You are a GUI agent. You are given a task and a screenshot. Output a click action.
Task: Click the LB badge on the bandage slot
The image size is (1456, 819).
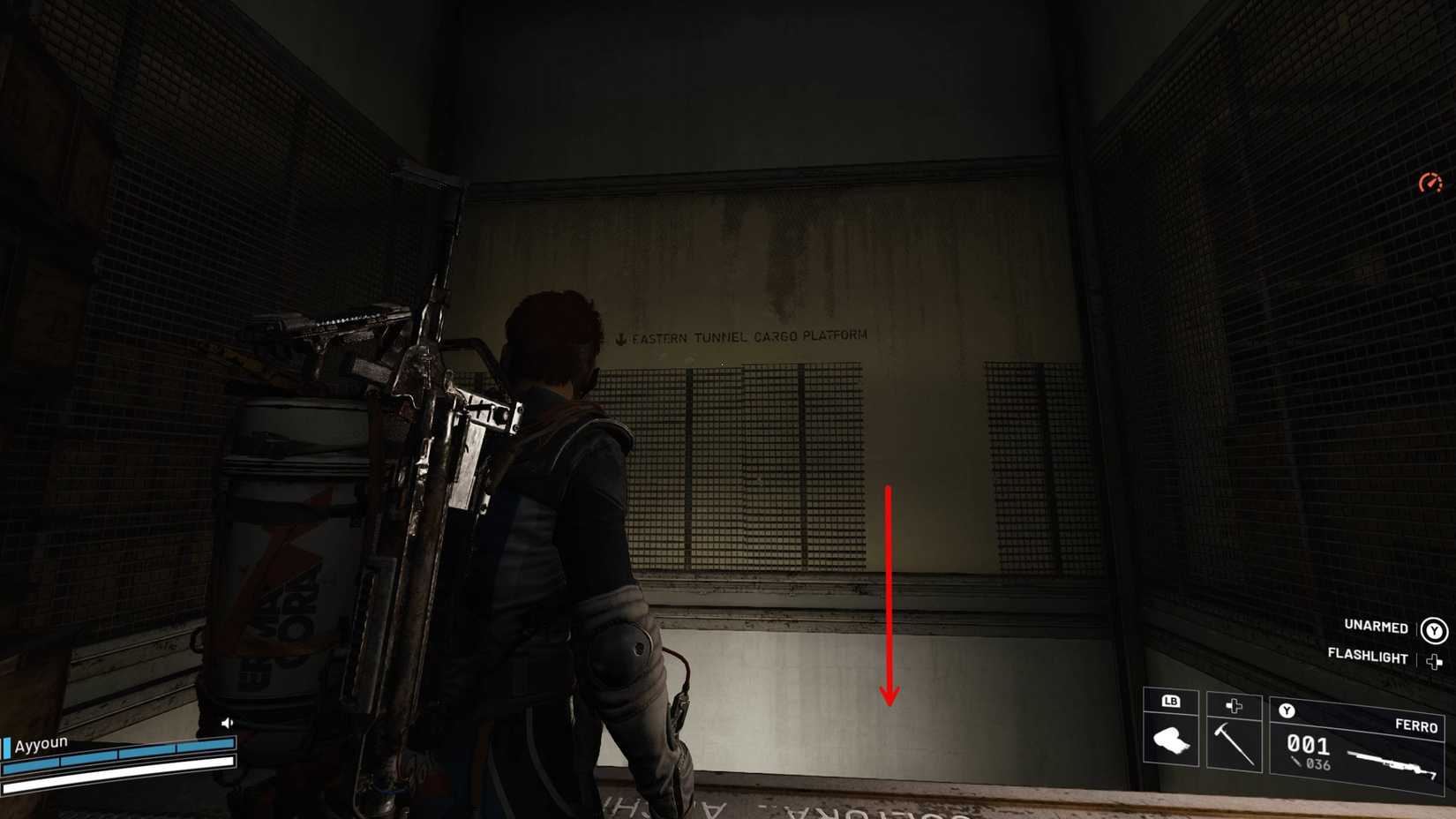(x=1169, y=703)
